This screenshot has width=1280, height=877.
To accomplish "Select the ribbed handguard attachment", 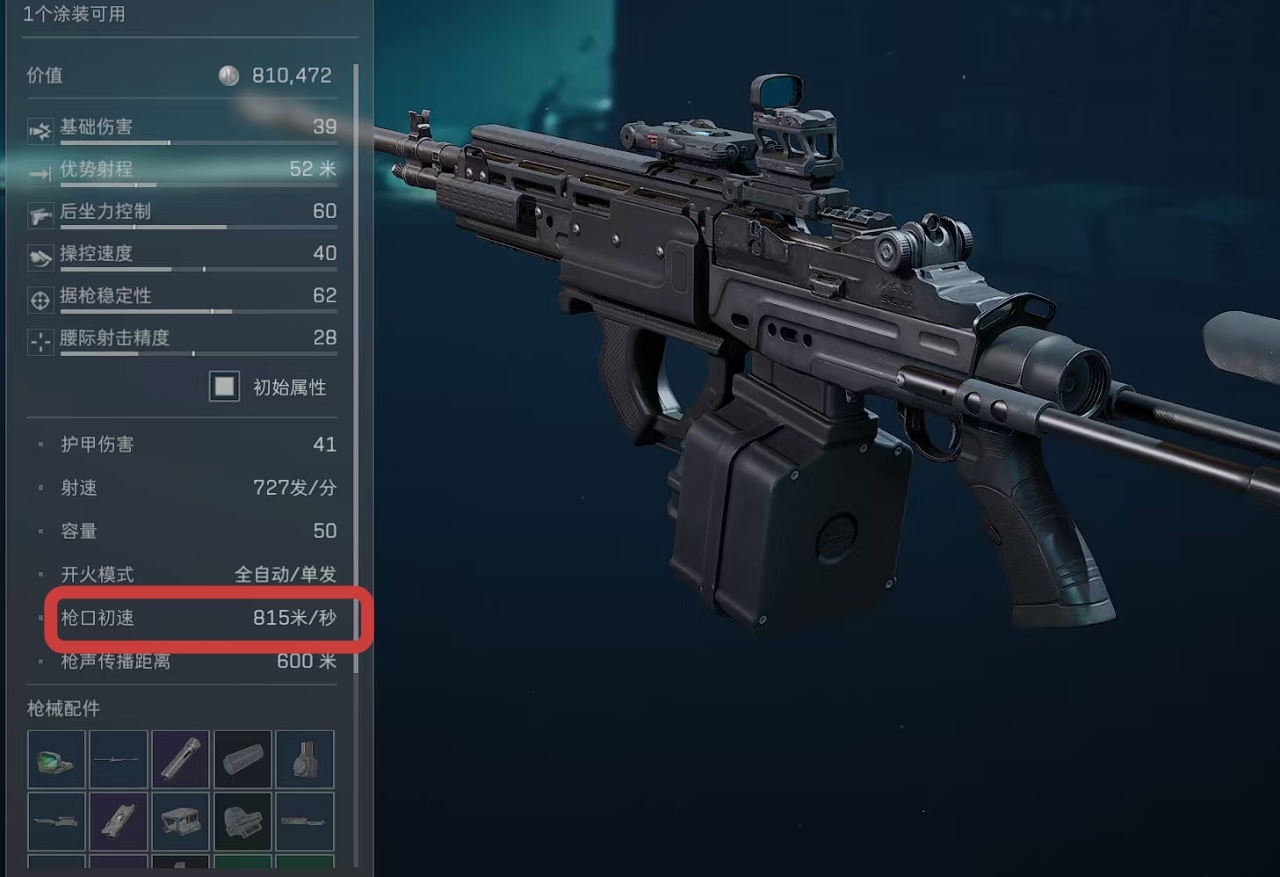I will click(x=242, y=760).
